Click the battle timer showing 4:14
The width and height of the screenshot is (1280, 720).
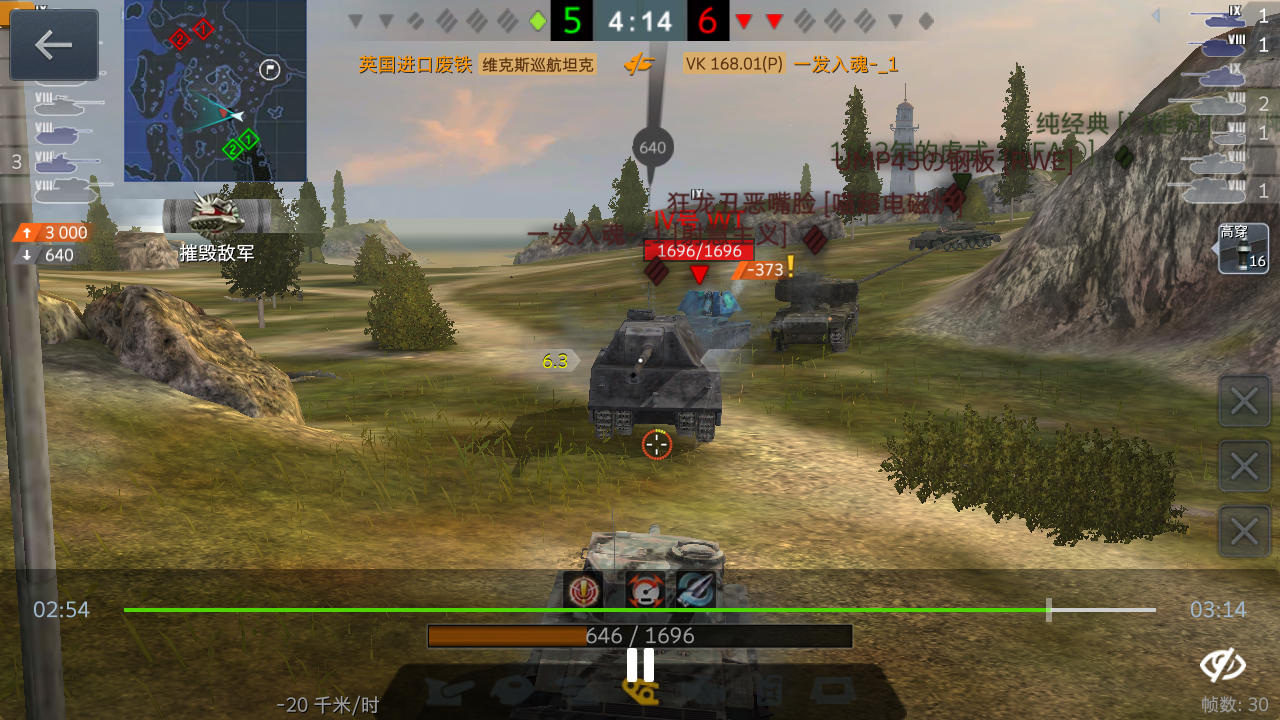pos(640,21)
